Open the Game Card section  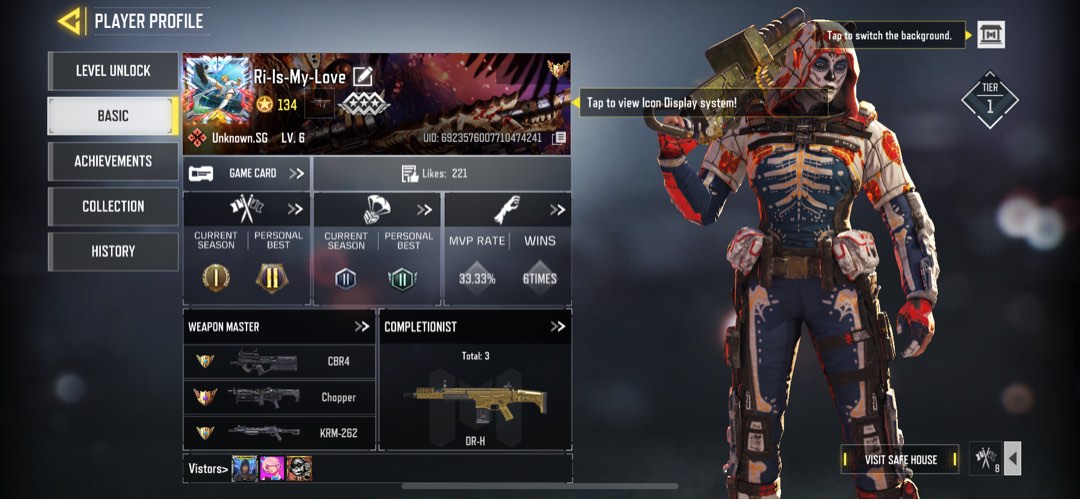tap(247, 173)
